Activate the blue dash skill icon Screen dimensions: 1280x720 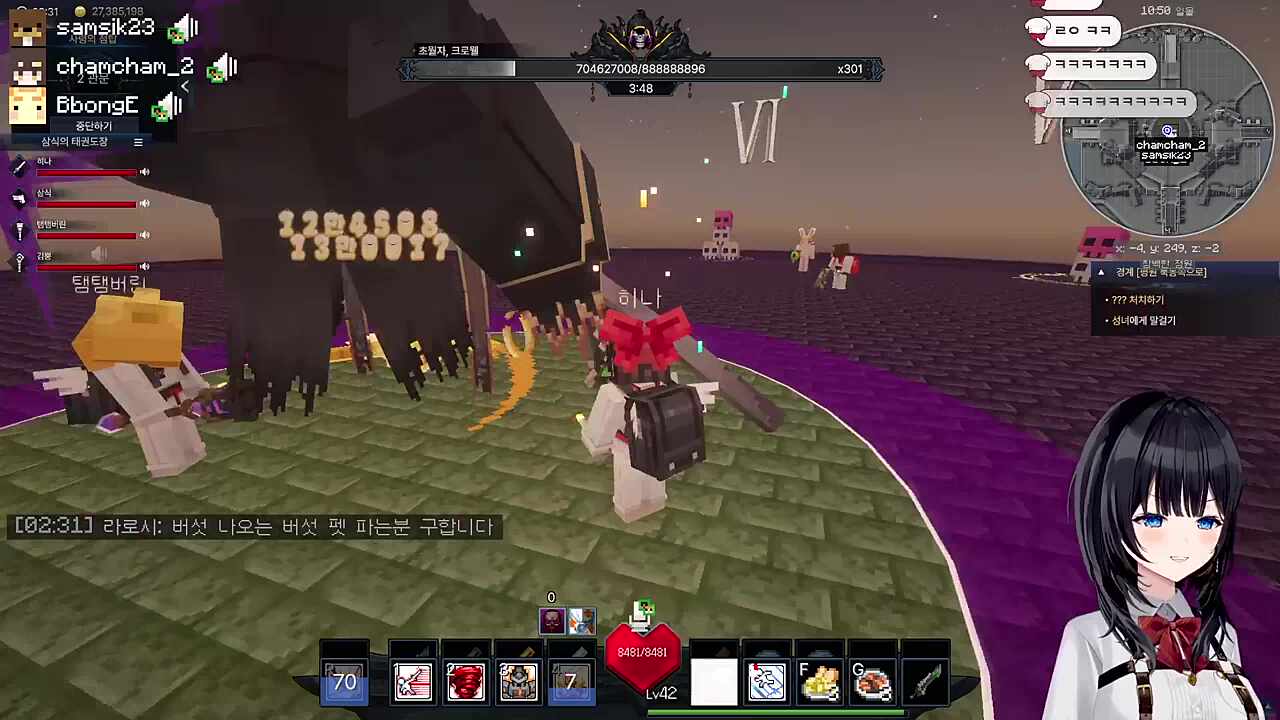coord(767,682)
